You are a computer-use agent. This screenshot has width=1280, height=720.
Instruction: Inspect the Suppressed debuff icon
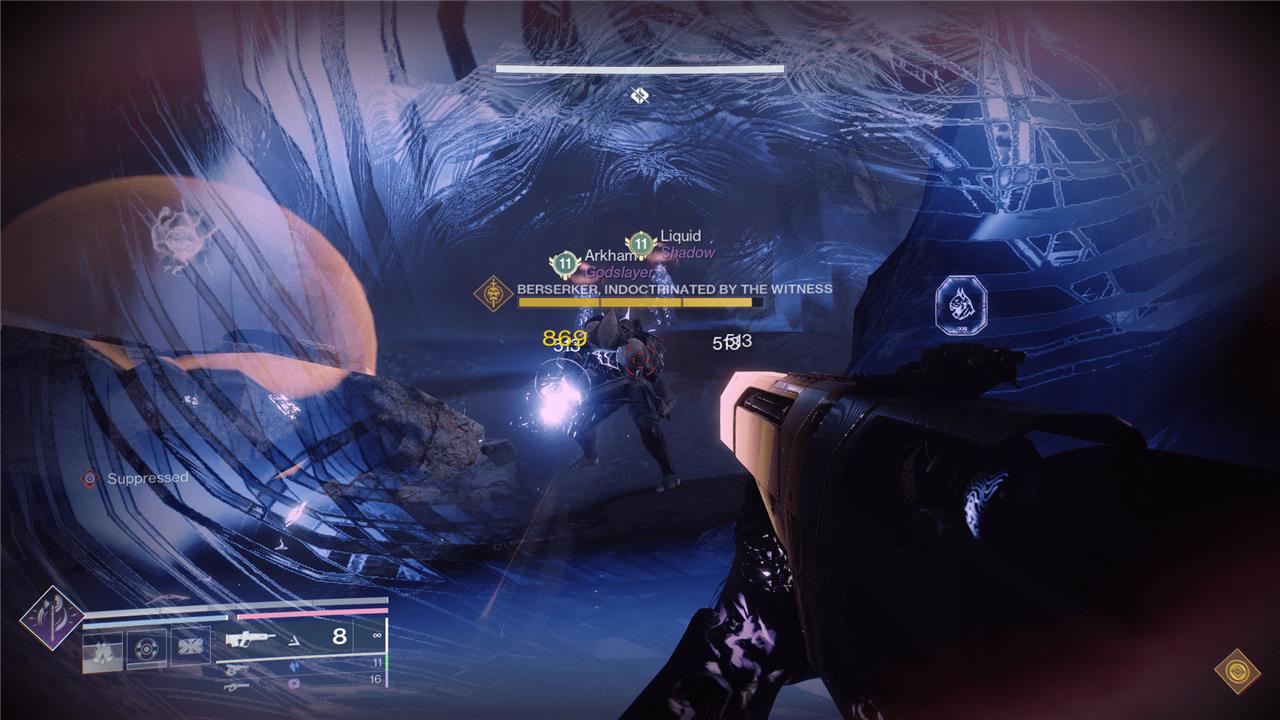pos(90,478)
